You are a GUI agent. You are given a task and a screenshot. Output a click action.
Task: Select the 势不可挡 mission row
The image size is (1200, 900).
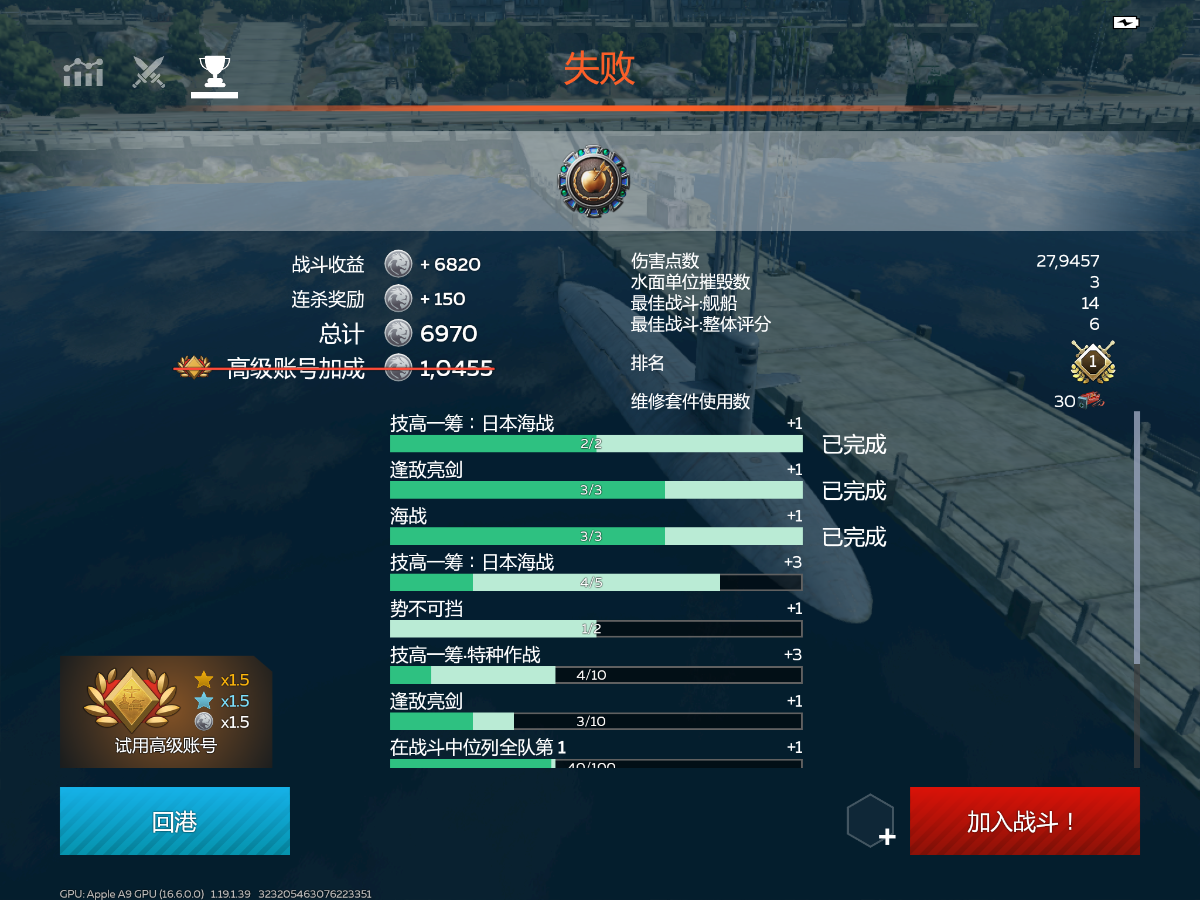pyautogui.click(x=595, y=619)
